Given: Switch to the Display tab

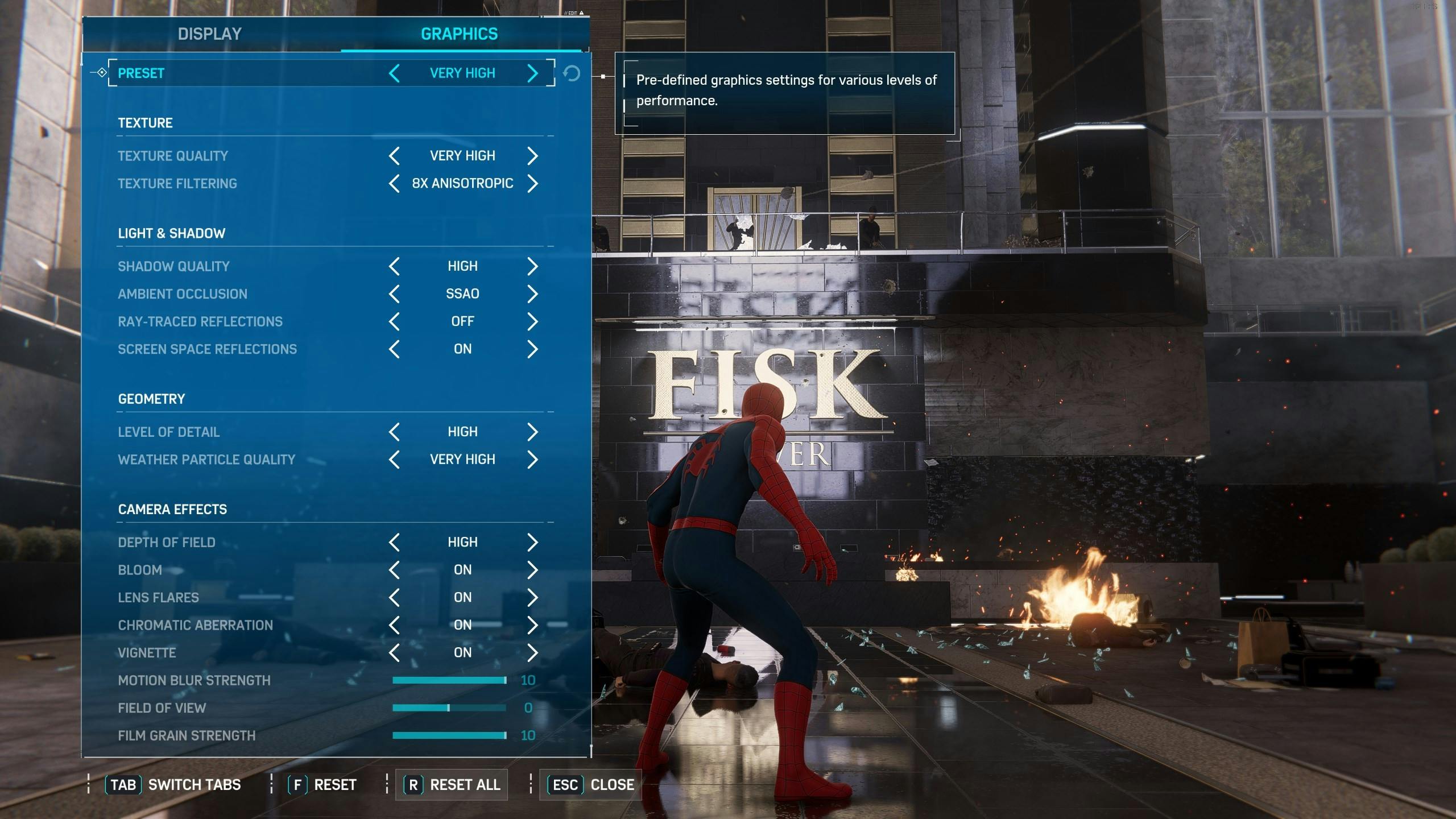Looking at the screenshot, I should pyautogui.click(x=210, y=34).
